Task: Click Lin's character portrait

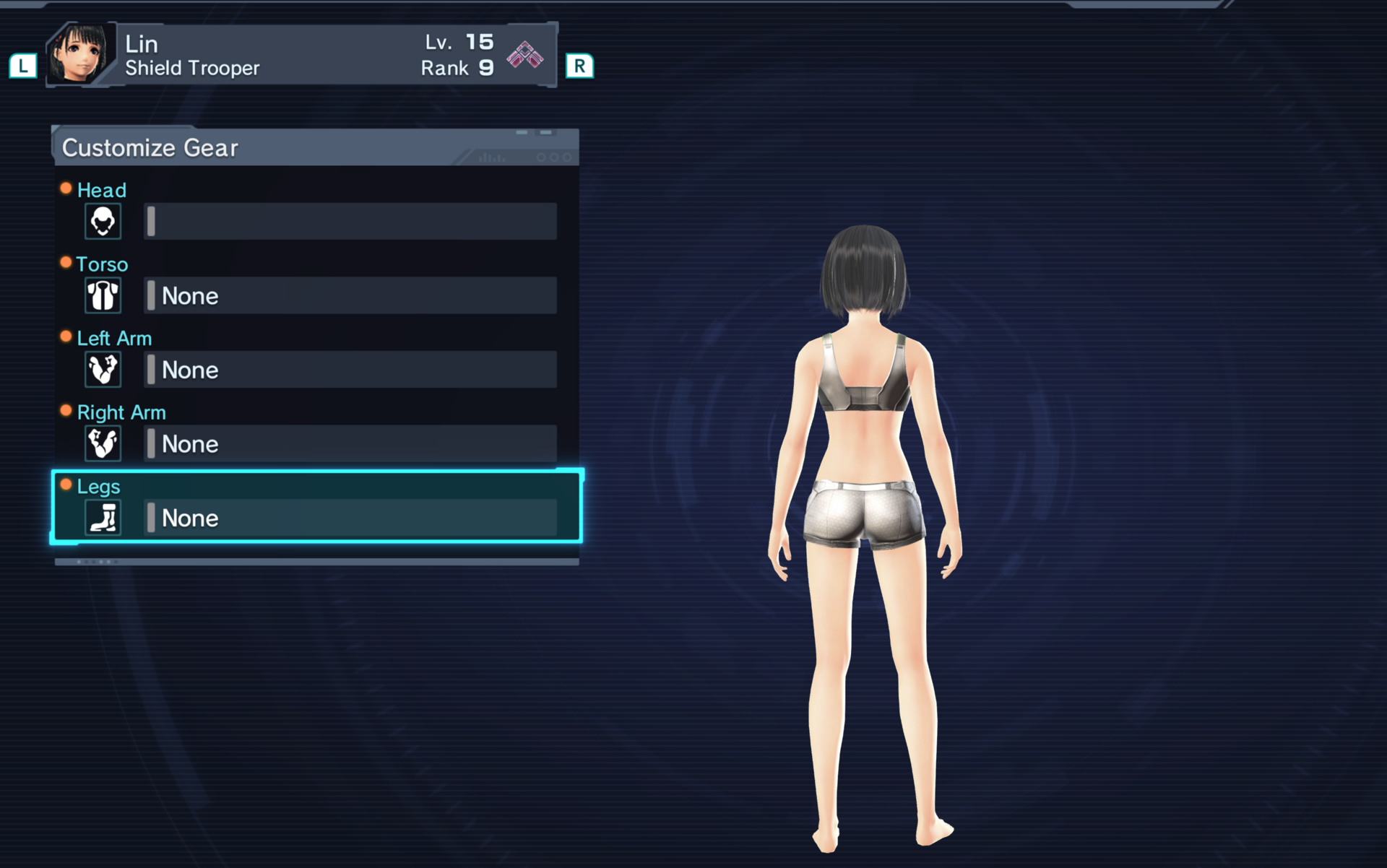Action: coord(81,54)
